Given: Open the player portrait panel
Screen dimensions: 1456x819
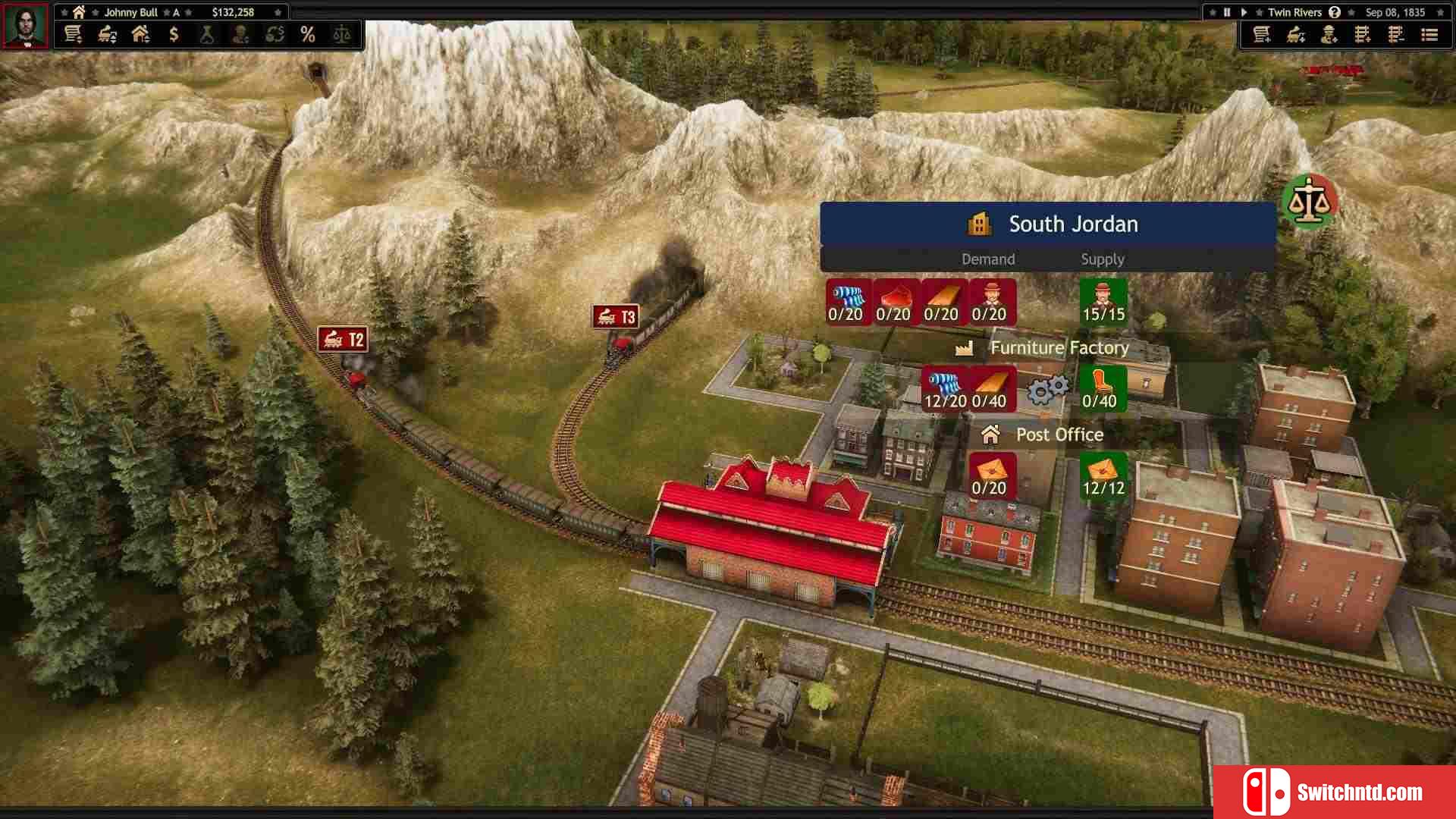Looking at the screenshot, I should (x=26, y=25).
